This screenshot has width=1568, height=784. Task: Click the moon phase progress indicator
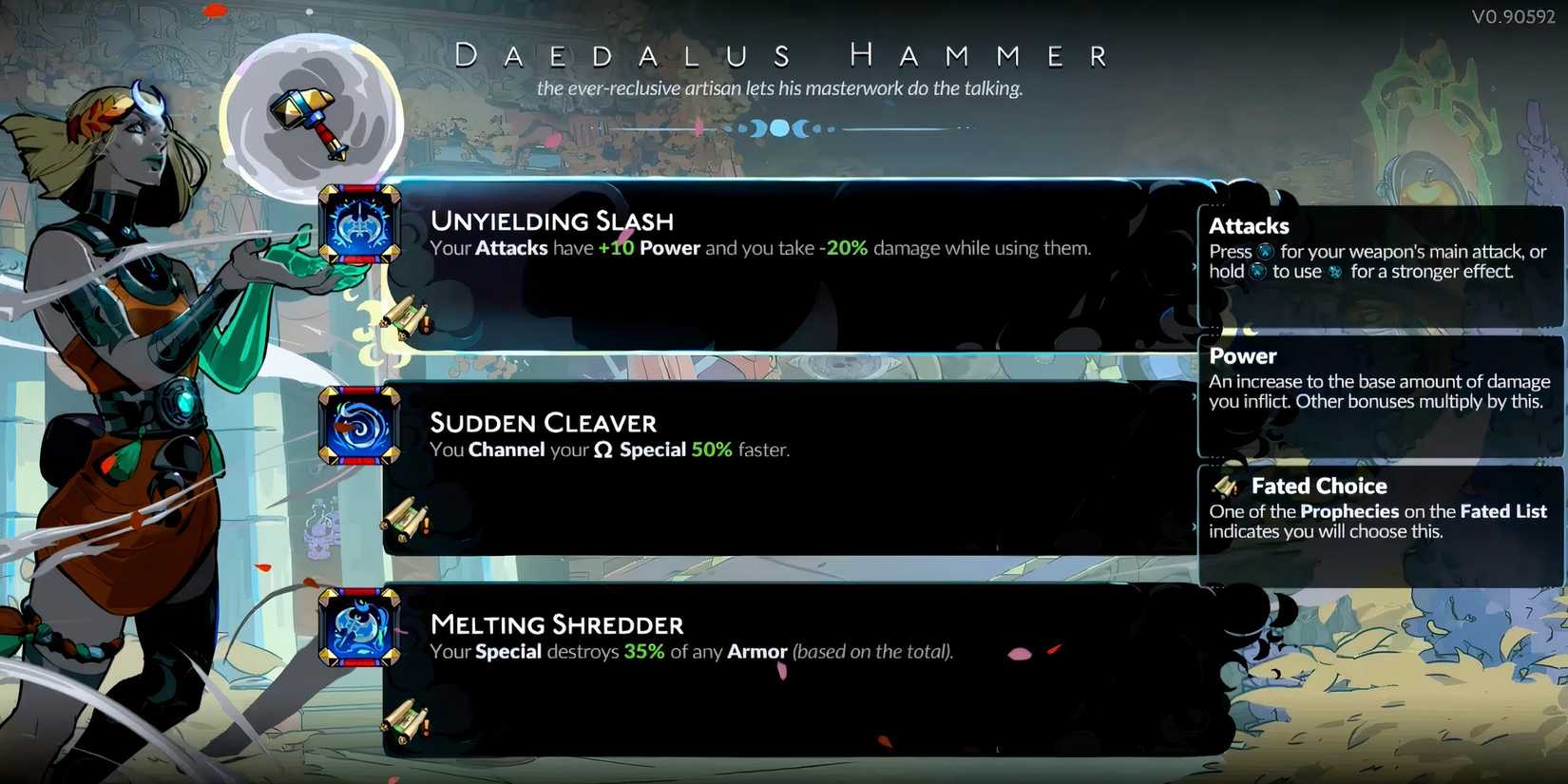pos(781,126)
